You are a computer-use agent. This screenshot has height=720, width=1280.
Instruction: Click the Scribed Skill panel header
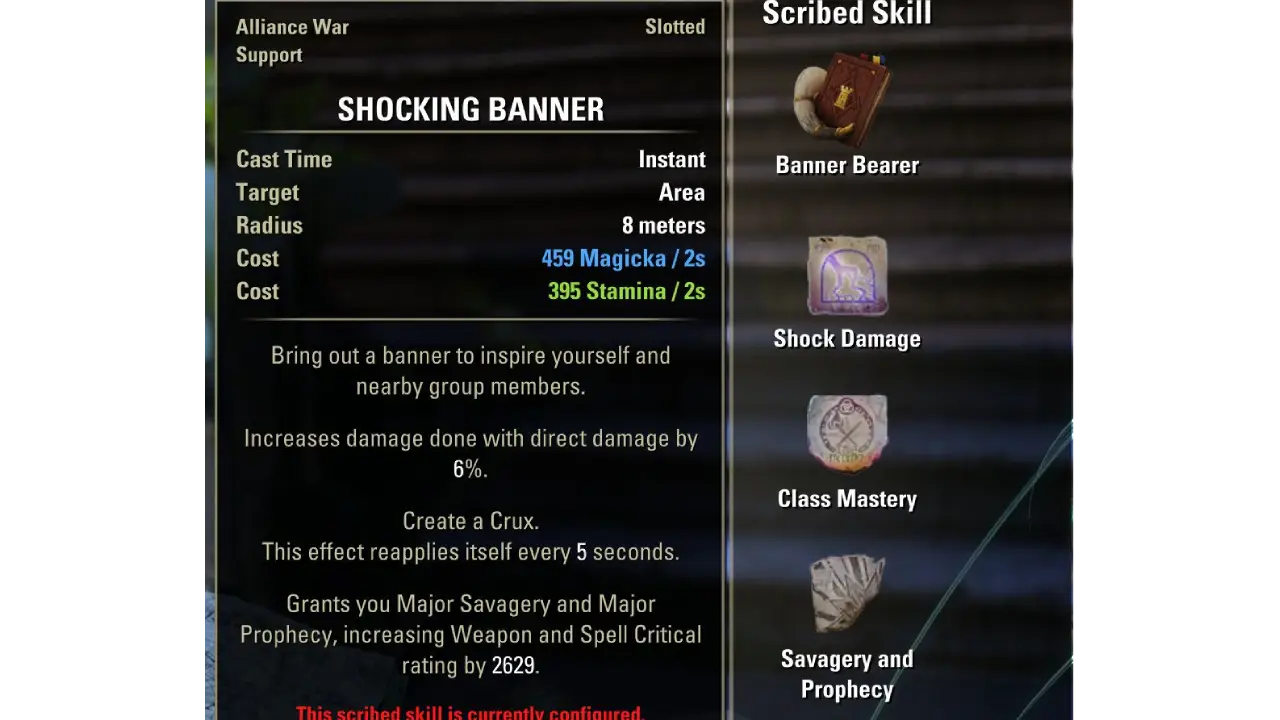click(x=847, y=14)
